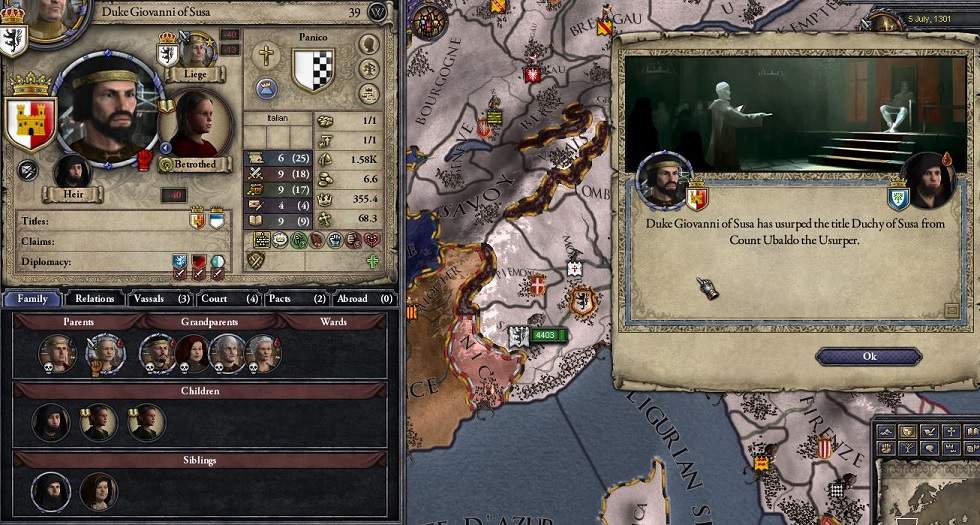Show the Vassals tab
Image resolution: width=980 pixels, height=525 pixels.
[160, 298]
